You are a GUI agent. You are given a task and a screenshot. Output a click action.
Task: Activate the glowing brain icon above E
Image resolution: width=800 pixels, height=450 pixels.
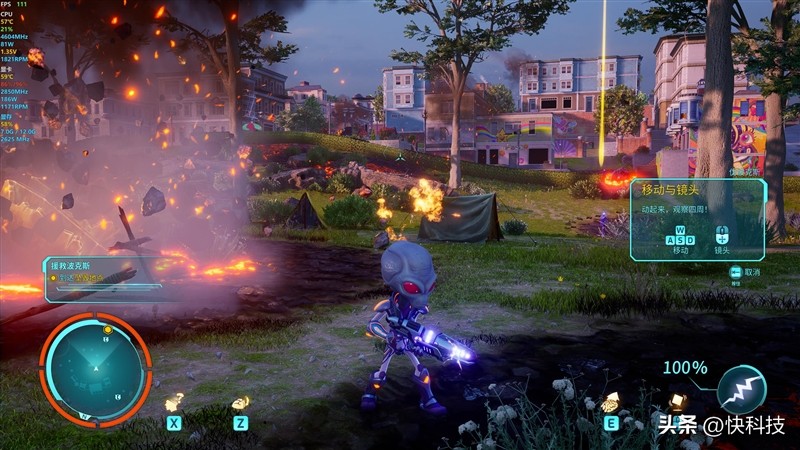coord(609,402)
